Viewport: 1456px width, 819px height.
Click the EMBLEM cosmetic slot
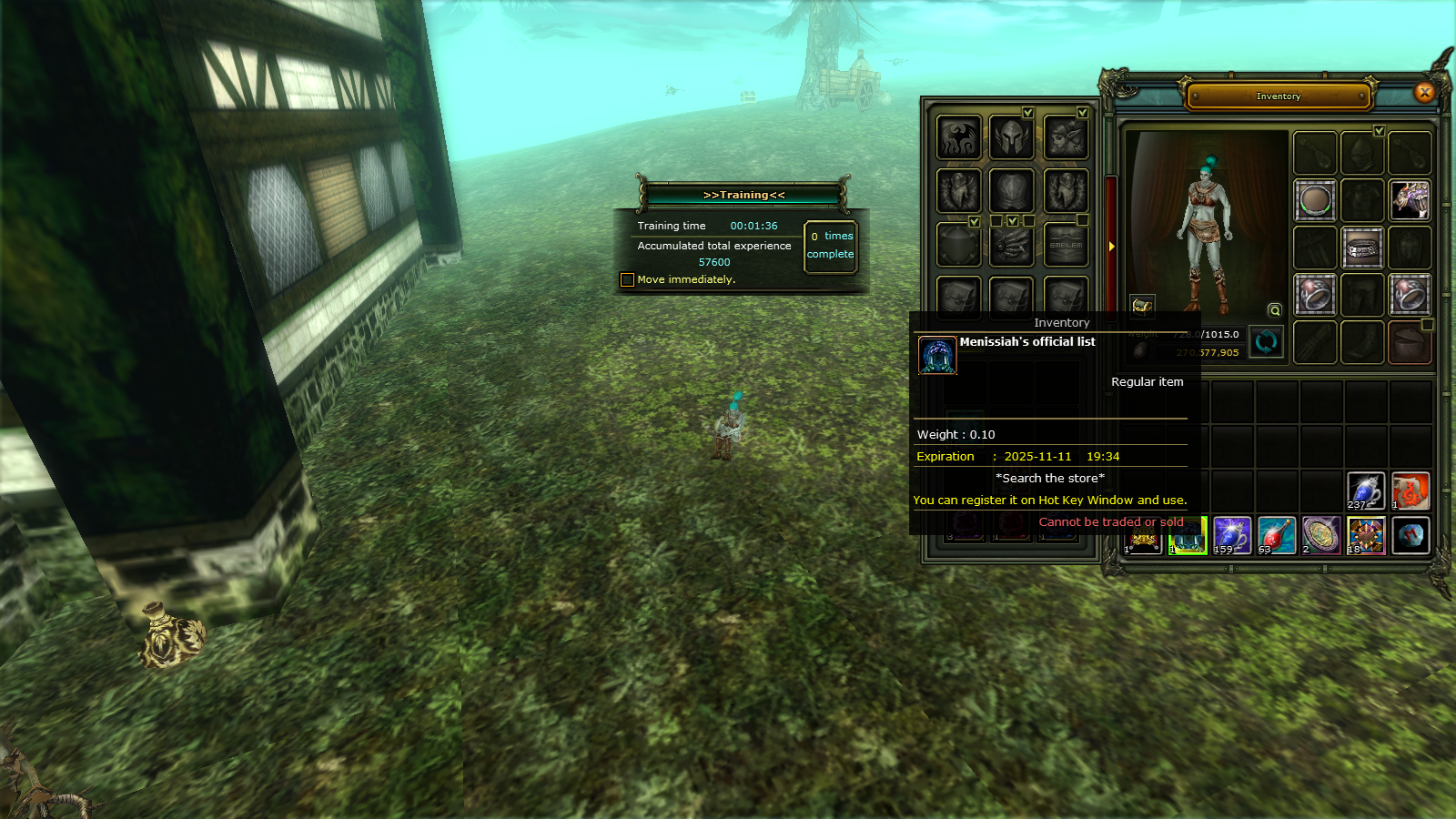1066,245
